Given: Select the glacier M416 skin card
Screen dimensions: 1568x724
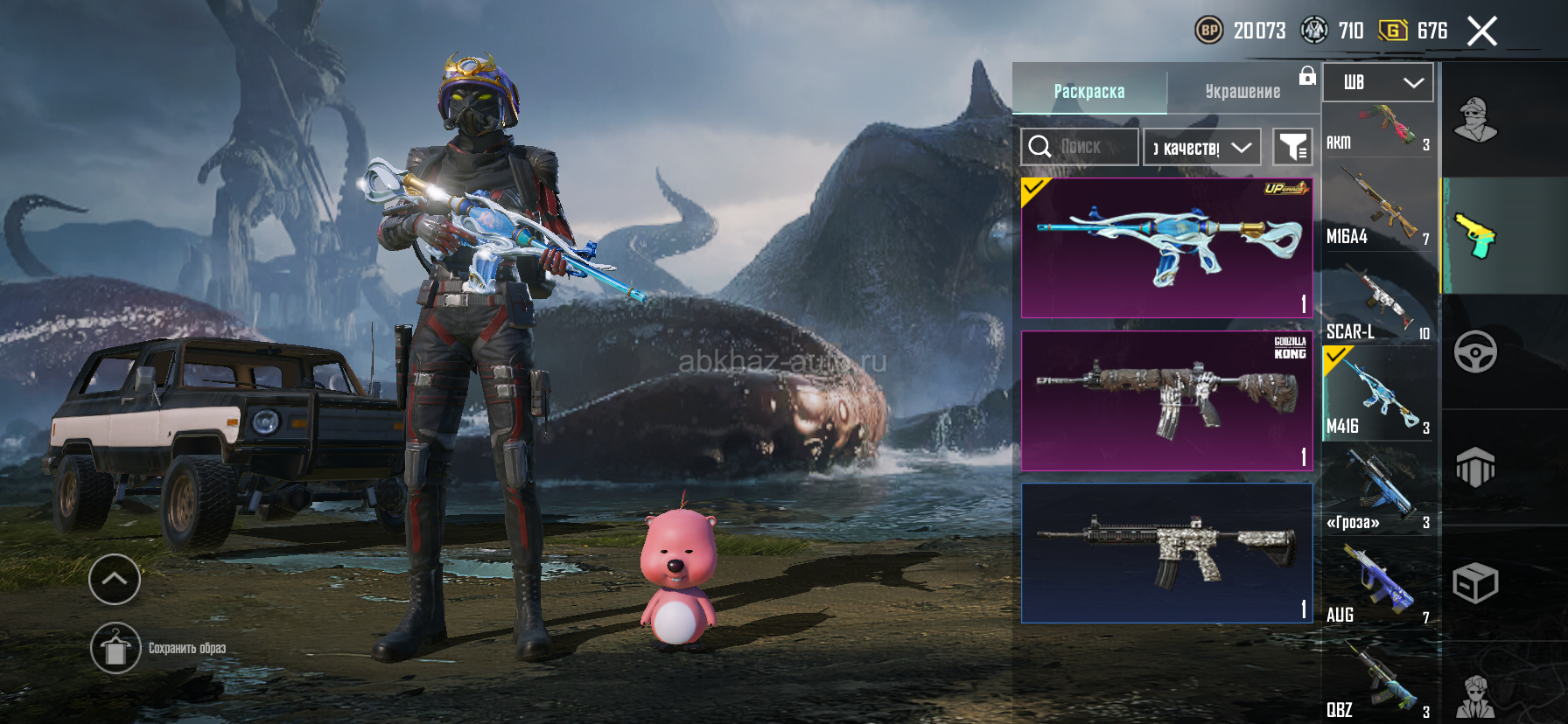Looking at the screenshot, I should (x=1167, y=248).
